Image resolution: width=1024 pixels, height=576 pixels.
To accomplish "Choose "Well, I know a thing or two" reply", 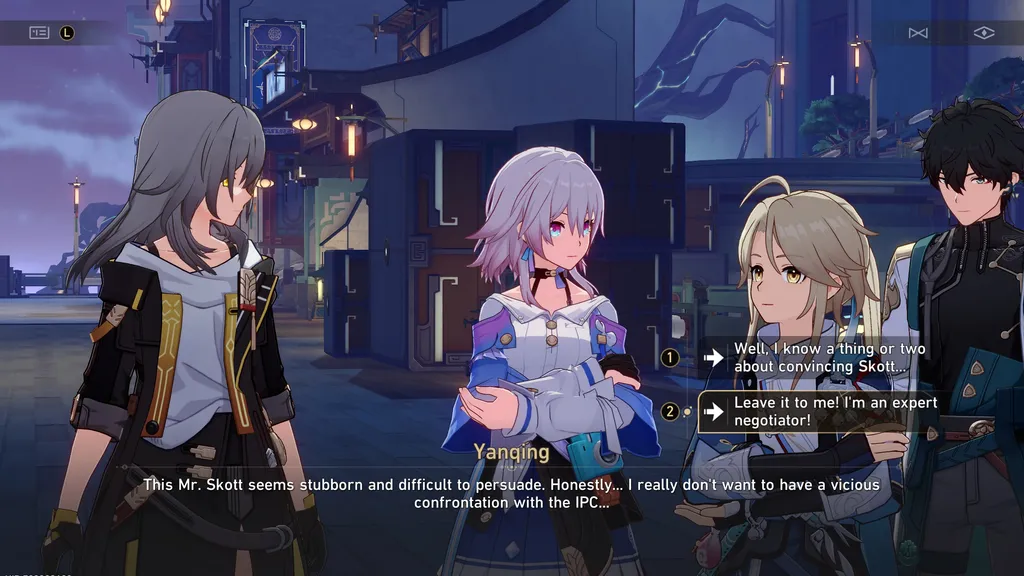I will 829,358.
